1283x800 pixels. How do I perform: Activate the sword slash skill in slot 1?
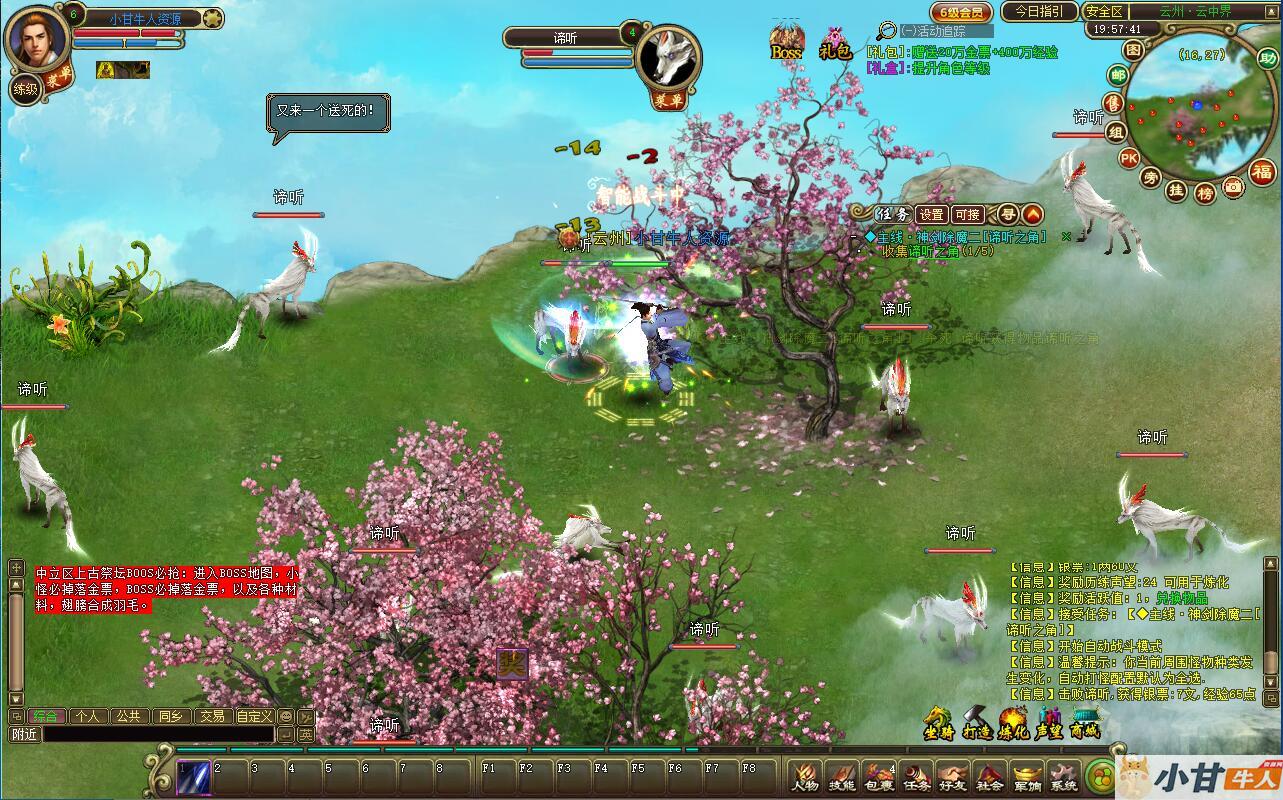pyautogui.click(x=194, y=777)
